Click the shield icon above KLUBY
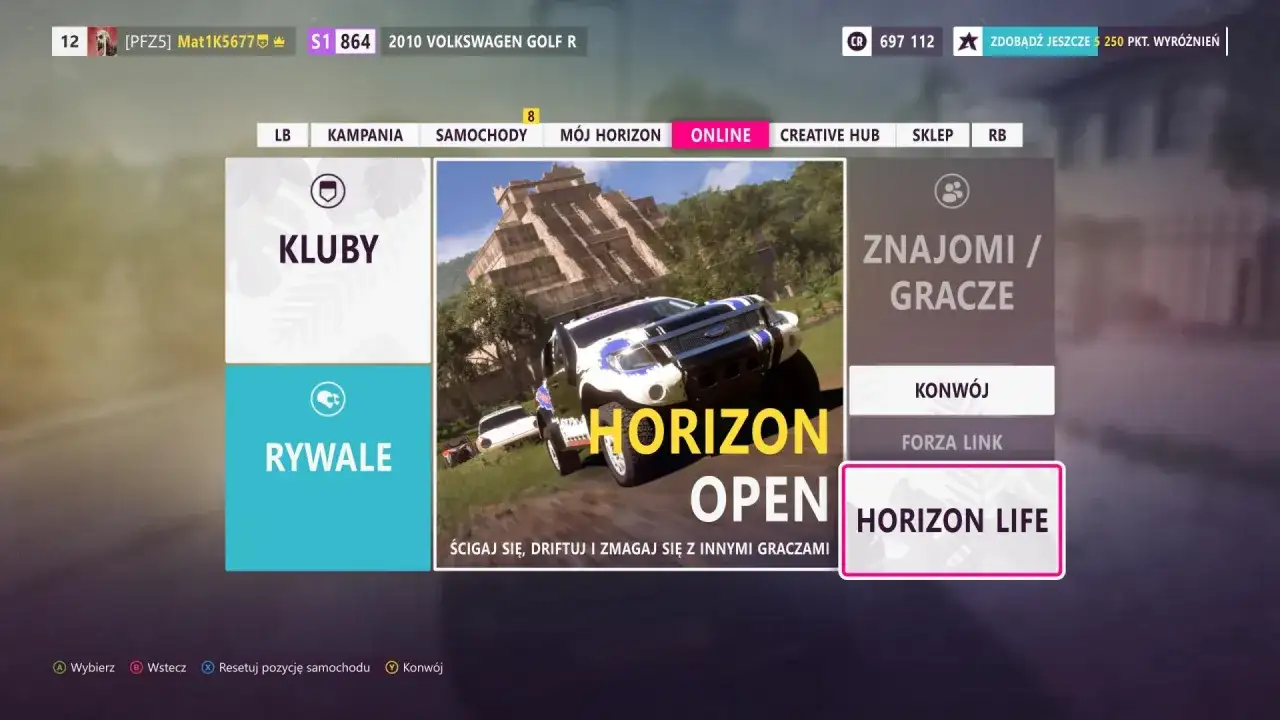This screenshot has height=720, width=1280. click(326, 190)
